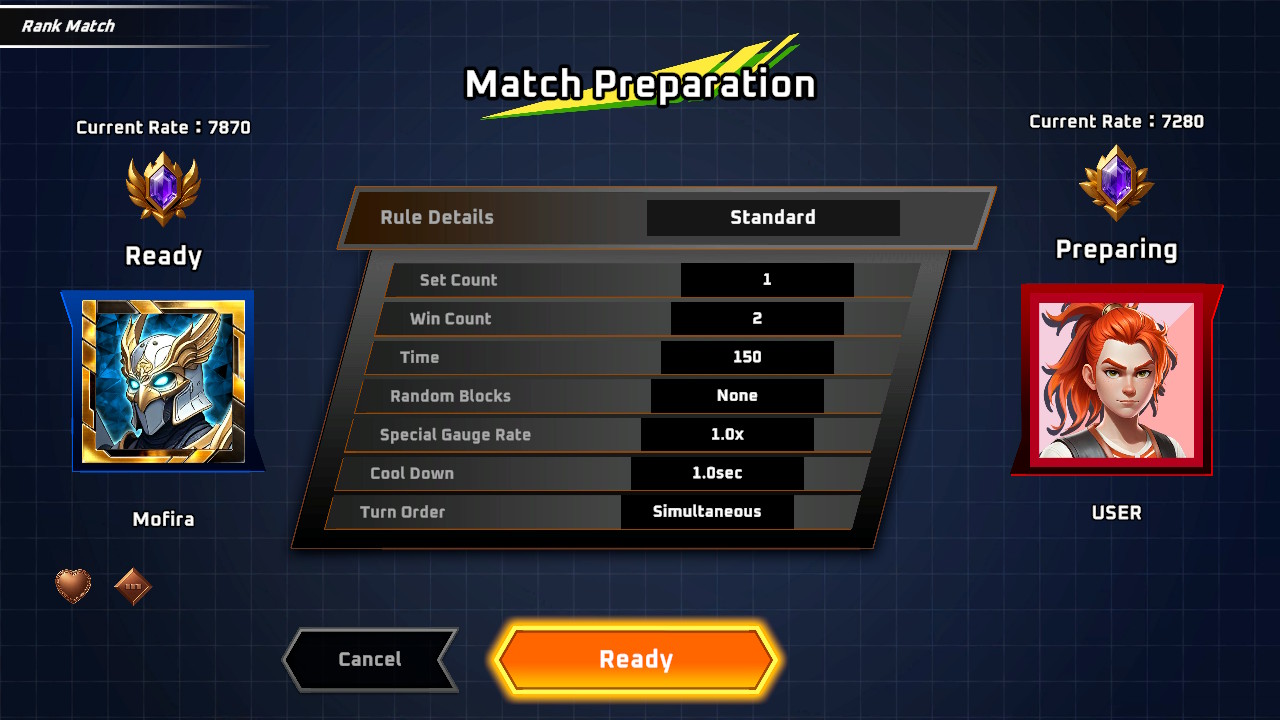Select the bronze diamond badge
This screenshot has height=720, width=1280.
coord(134,586)
